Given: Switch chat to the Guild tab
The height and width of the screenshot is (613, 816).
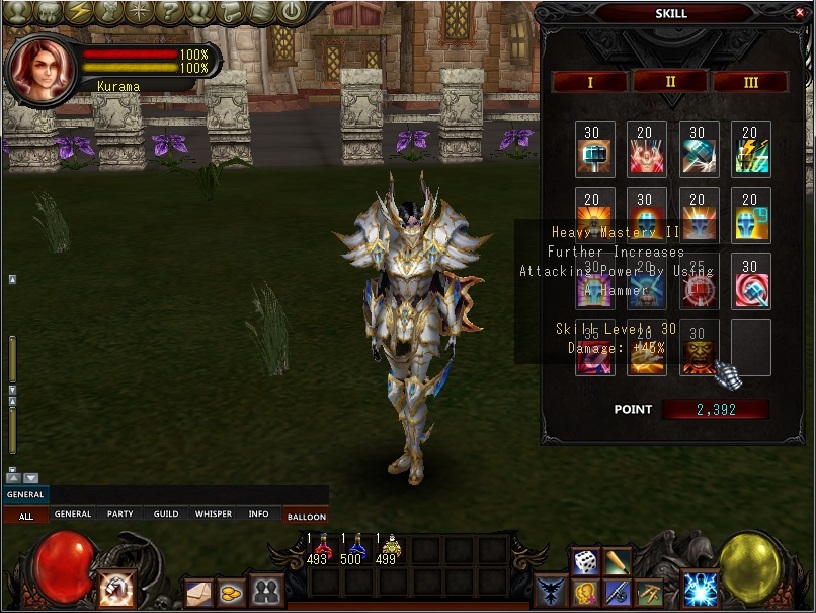Looking at the screenshot, I should click(x=166, y=514).
